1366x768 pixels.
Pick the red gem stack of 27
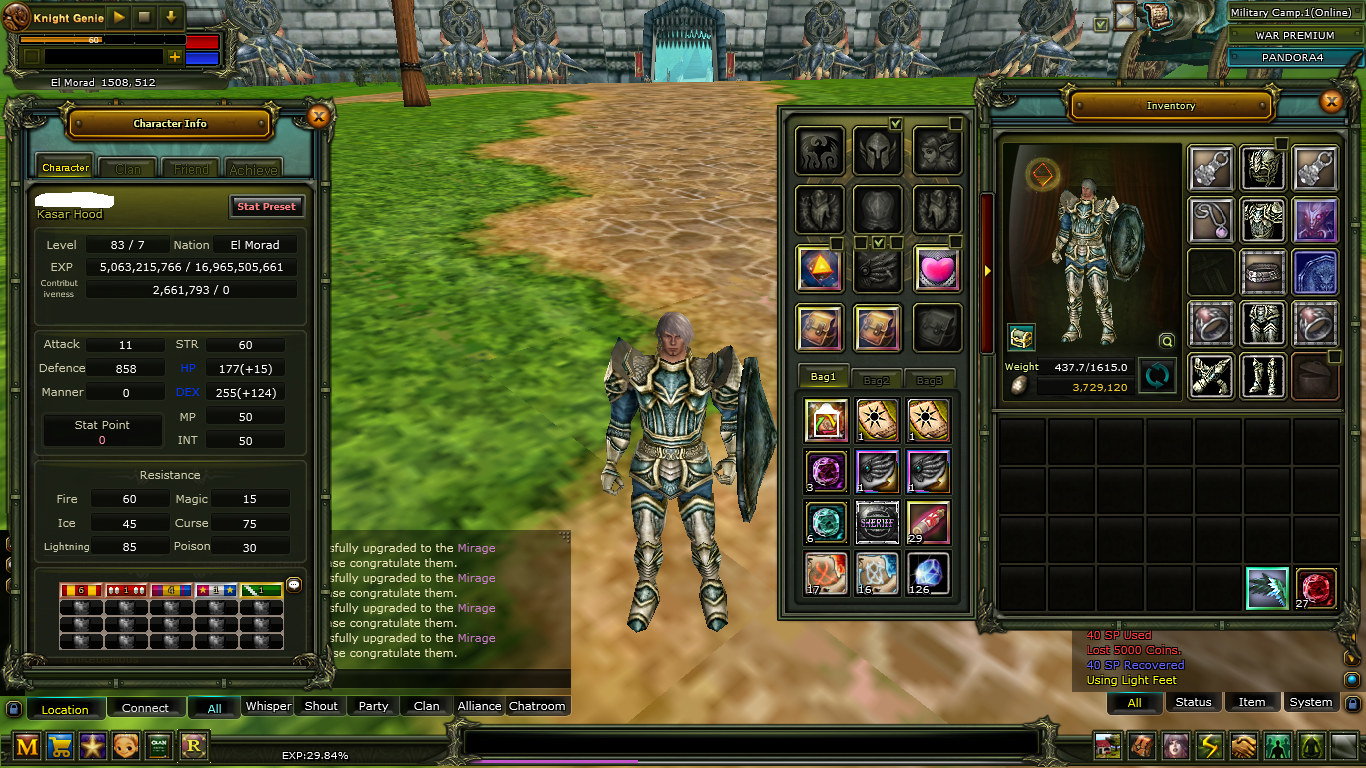1316,588
